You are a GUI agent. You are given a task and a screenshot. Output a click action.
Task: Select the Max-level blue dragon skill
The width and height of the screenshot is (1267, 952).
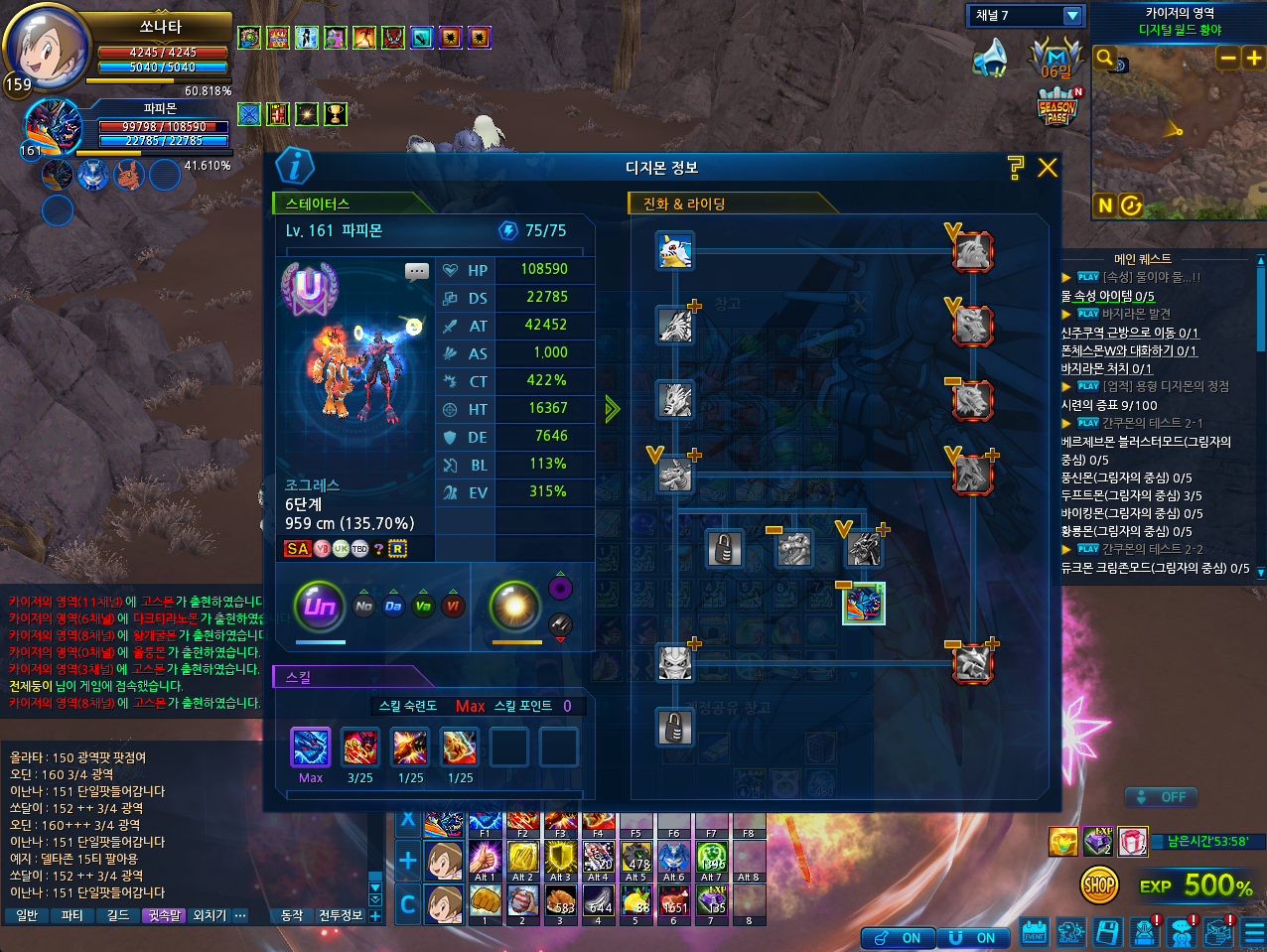click(x=311, y=748)
